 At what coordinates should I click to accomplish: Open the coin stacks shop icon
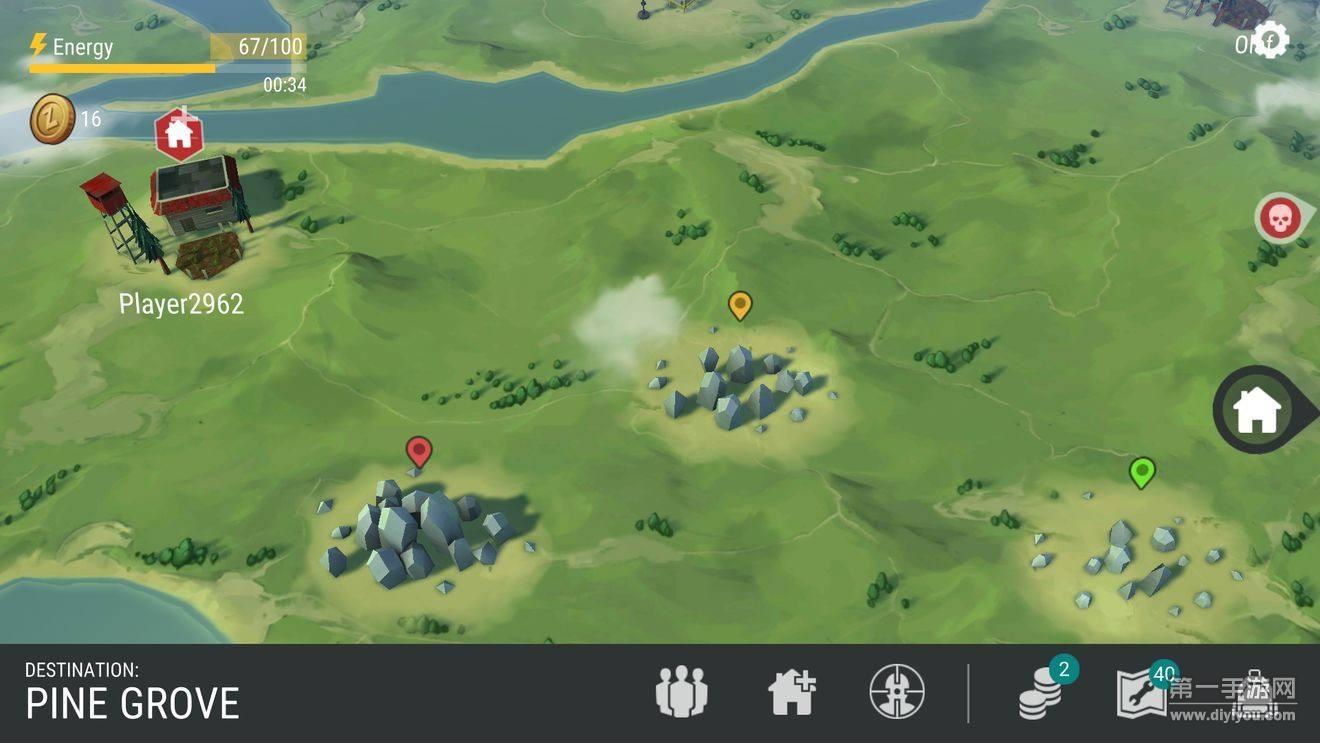(1042, 692)
